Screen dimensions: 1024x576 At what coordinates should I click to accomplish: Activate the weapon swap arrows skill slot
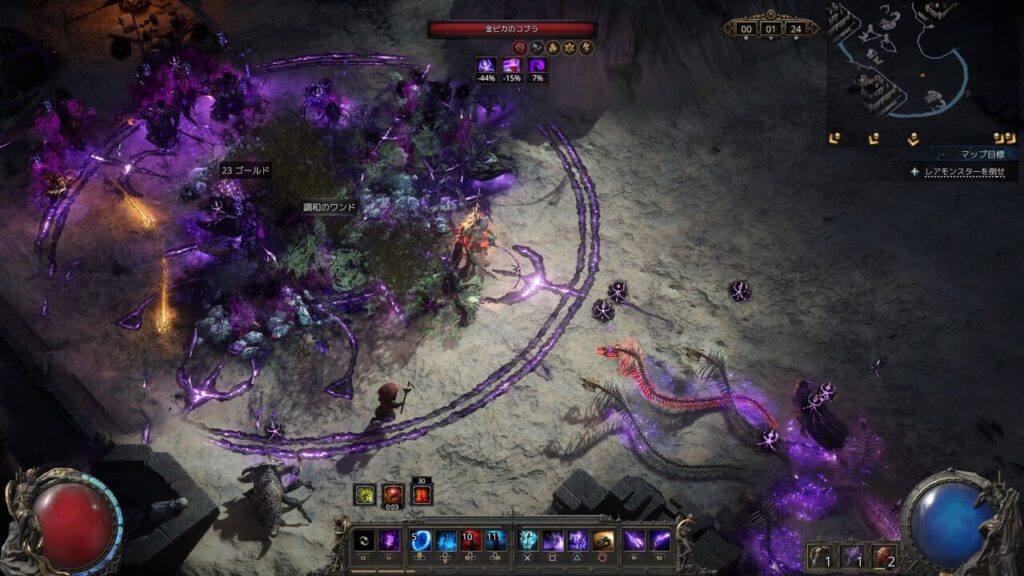[x=364, y=541]
